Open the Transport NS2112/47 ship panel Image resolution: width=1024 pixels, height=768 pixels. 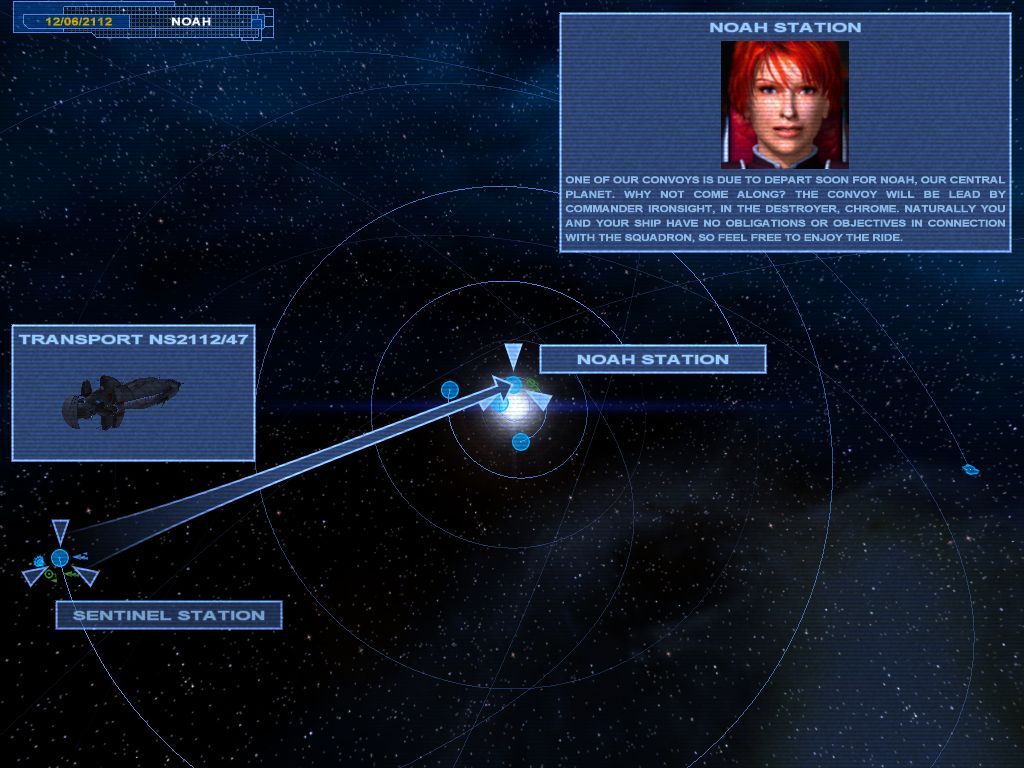click(133, 392)
